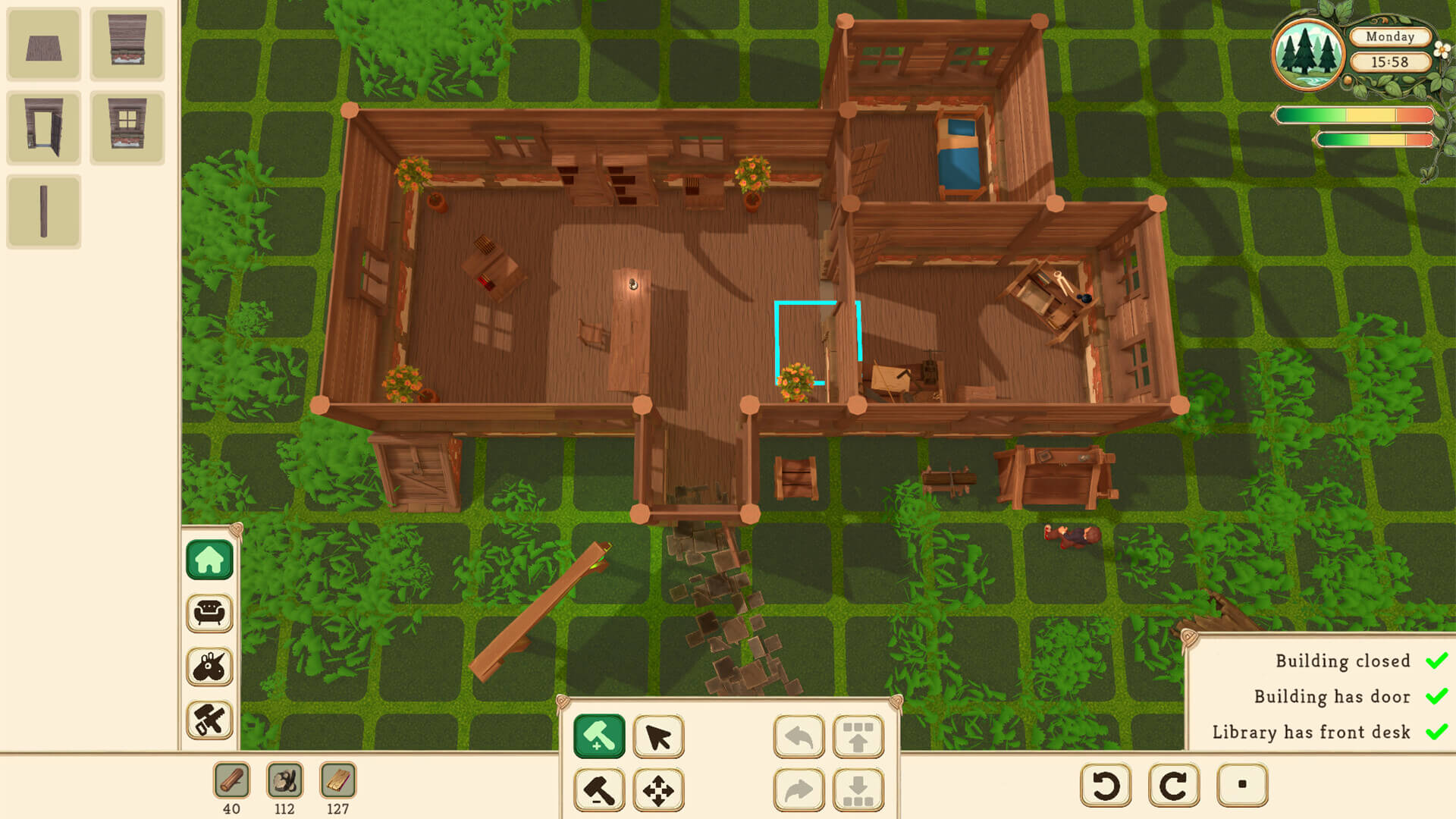
Task: Select the floor tile building piece
Action: point(43,45)
